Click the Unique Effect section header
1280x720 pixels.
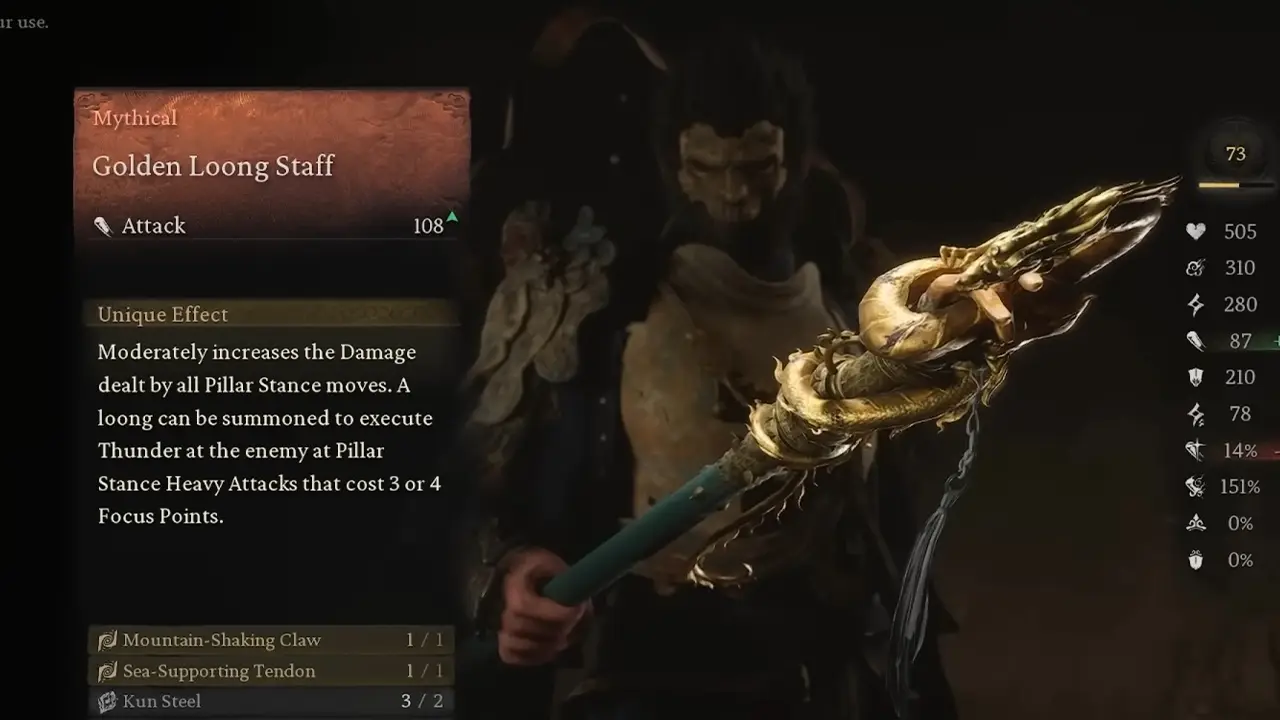click(161, 314)
